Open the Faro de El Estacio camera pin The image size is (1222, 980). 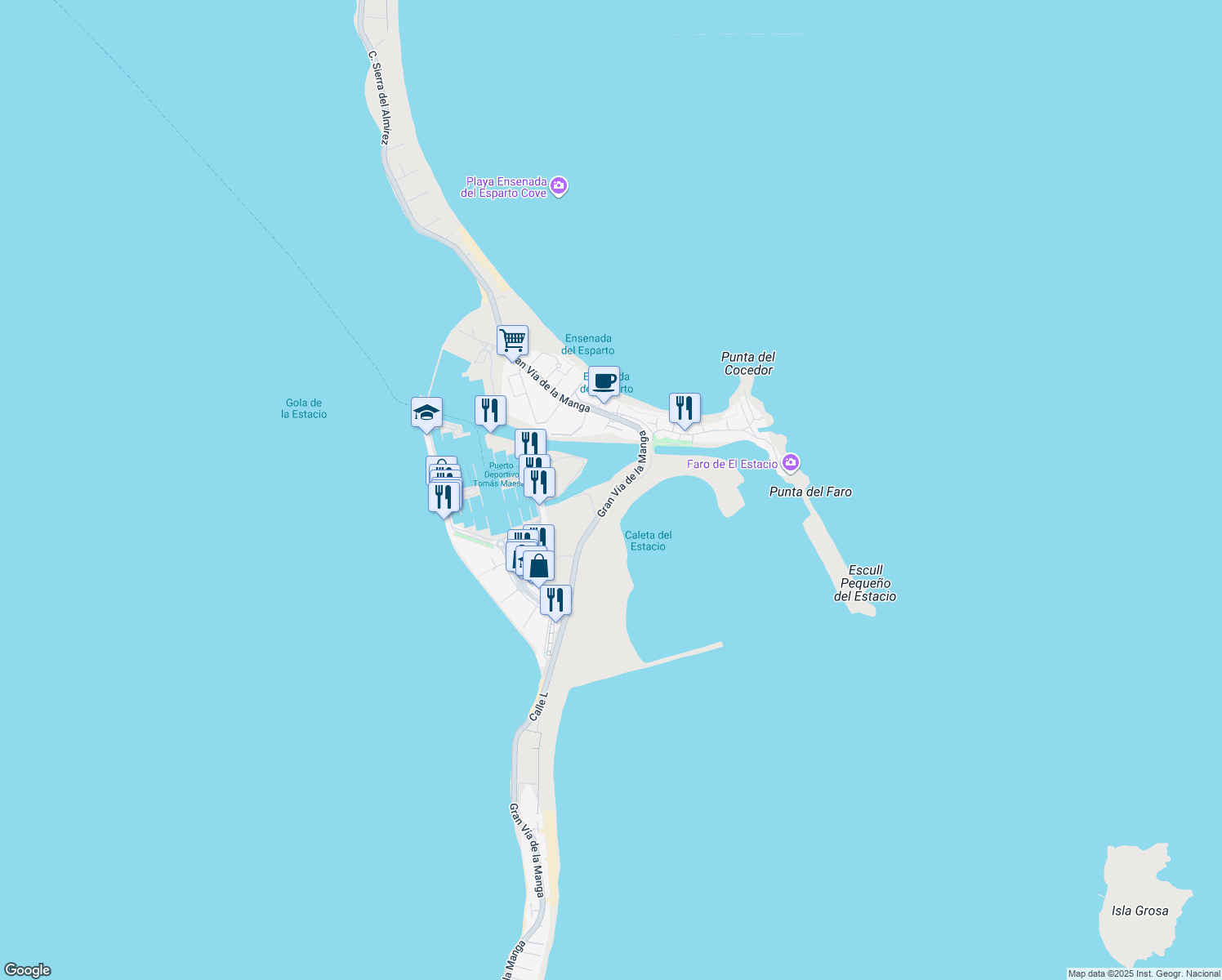coord(789,462)
